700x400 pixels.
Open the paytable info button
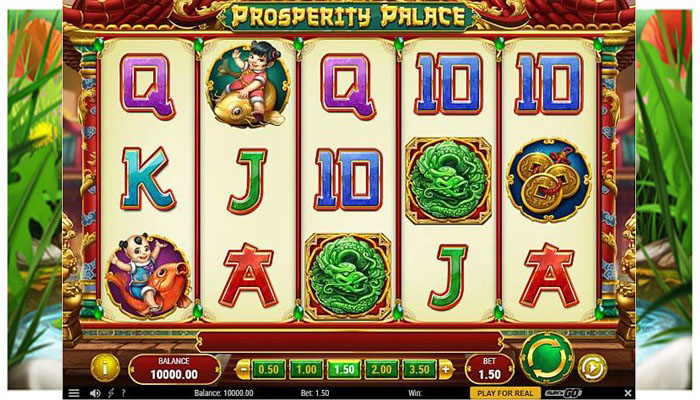tap(105, 368)
